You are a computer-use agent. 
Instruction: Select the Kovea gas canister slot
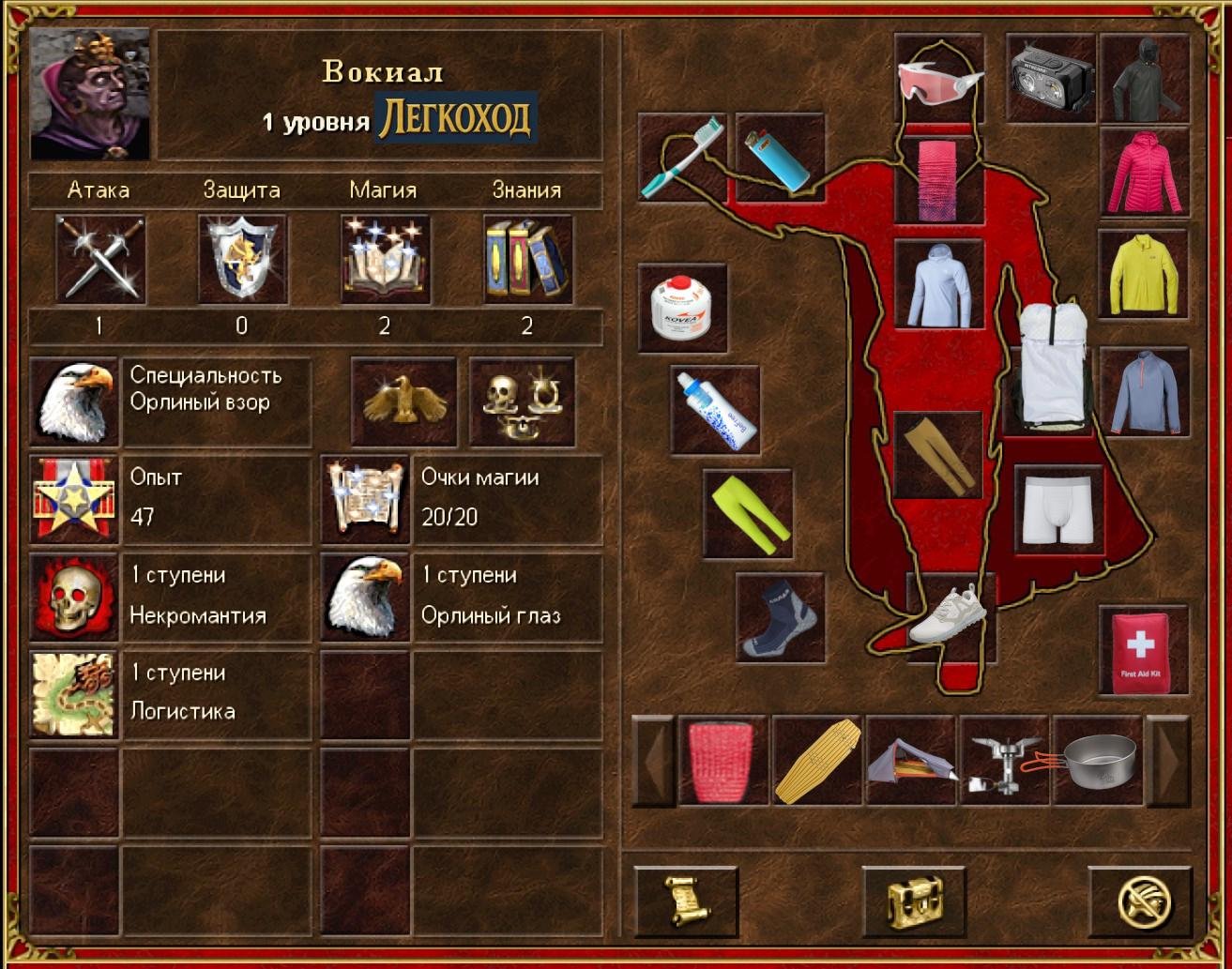point(682,308)
